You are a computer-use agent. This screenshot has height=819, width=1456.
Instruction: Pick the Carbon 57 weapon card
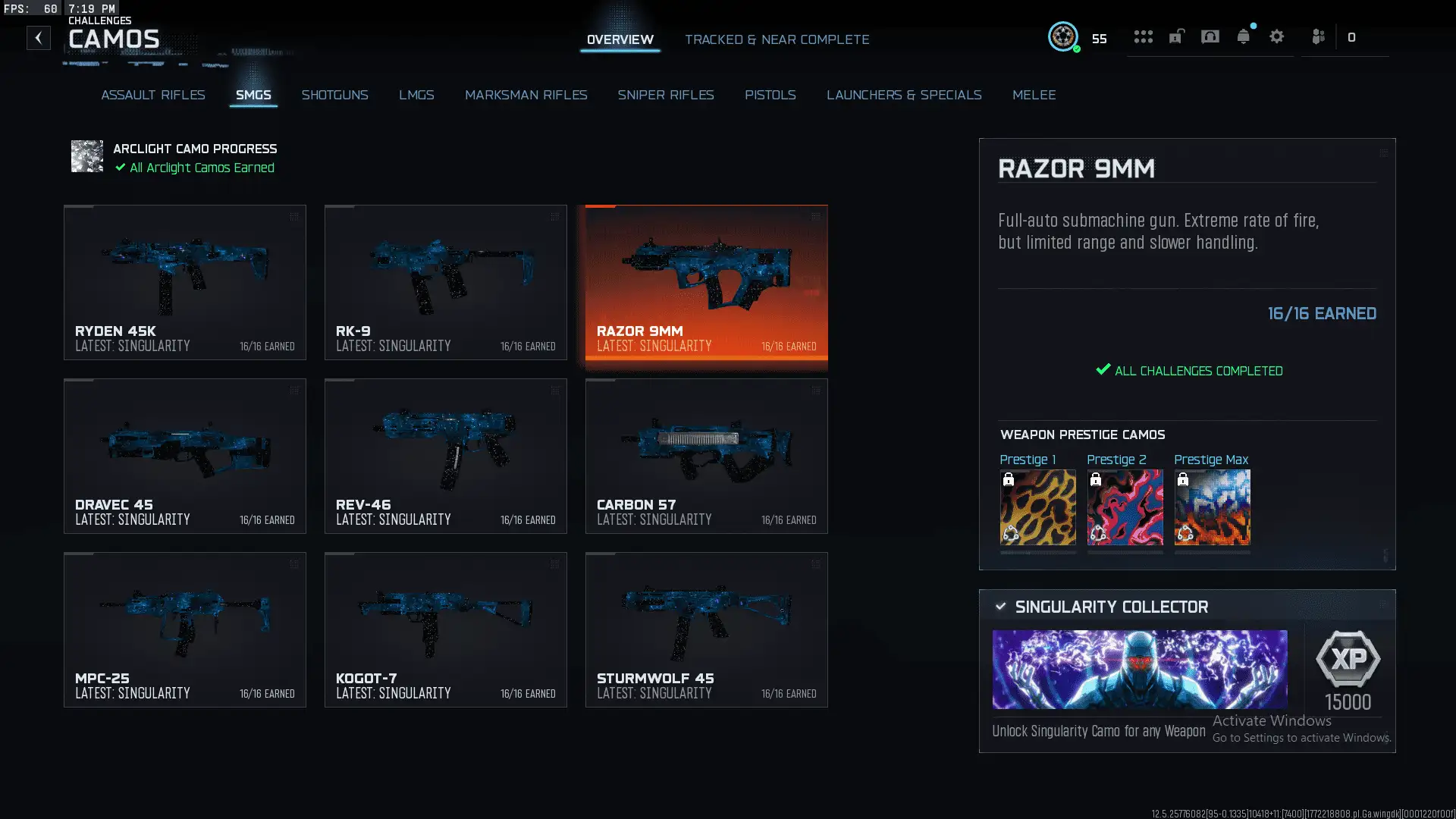707,456
